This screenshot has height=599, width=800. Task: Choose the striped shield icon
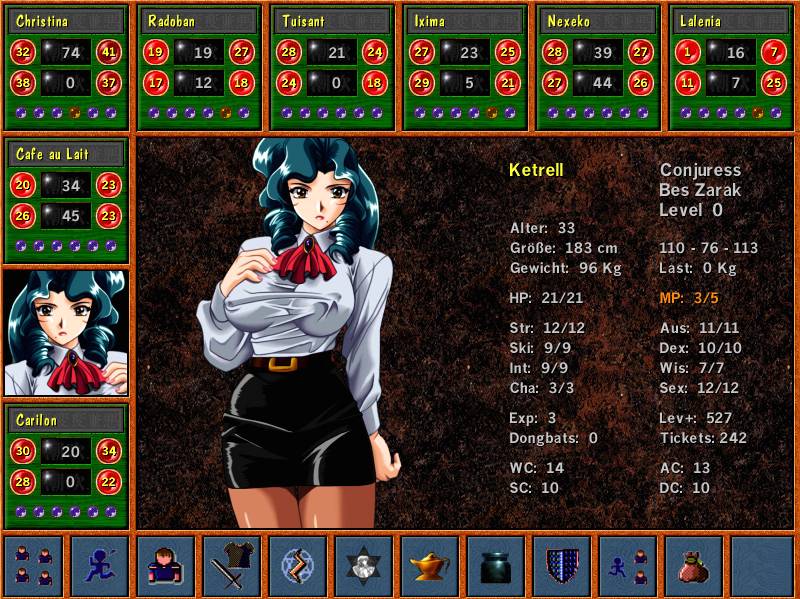point(562,566)
